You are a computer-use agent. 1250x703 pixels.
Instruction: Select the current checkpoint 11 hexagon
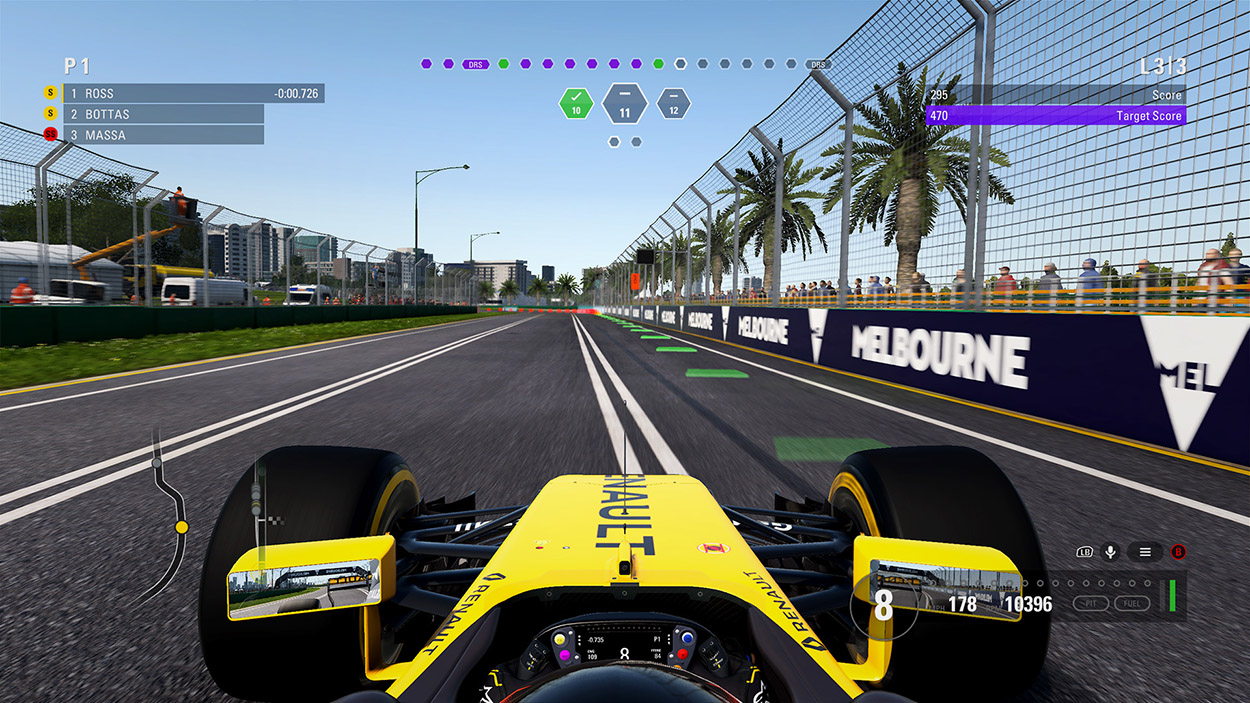[x=625, y=103]
